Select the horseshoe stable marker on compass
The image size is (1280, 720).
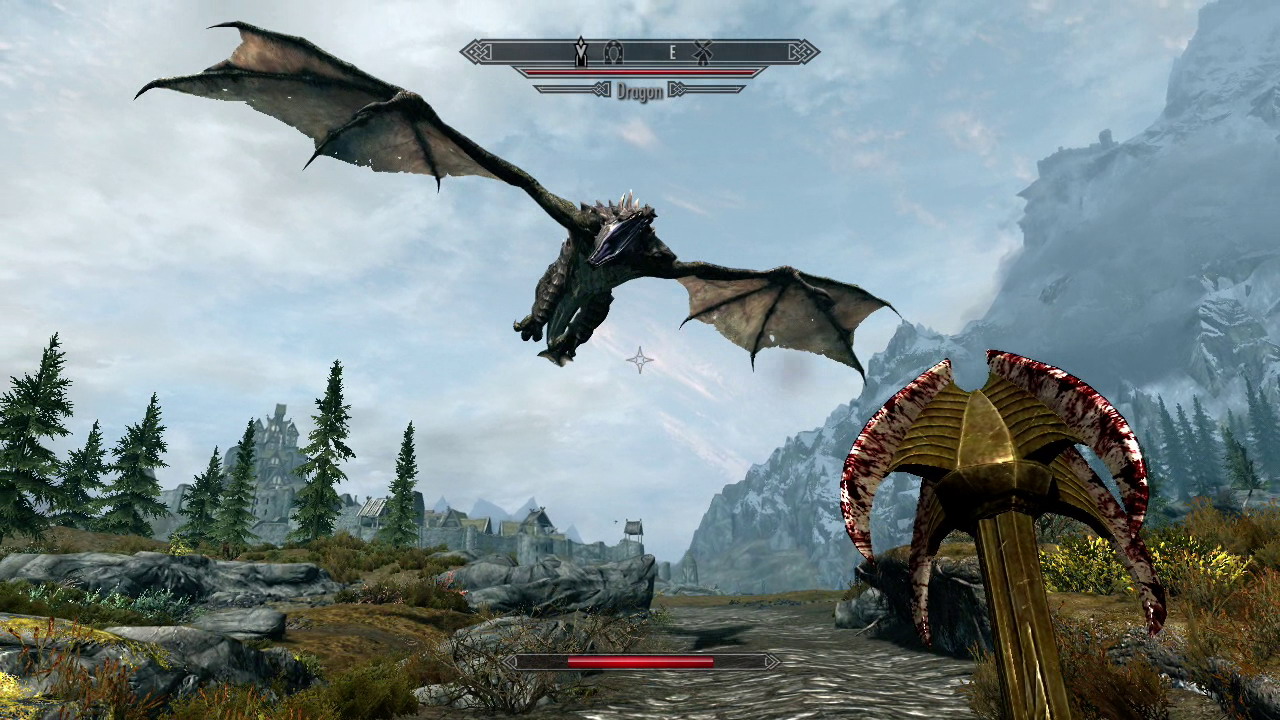(615, 51)
